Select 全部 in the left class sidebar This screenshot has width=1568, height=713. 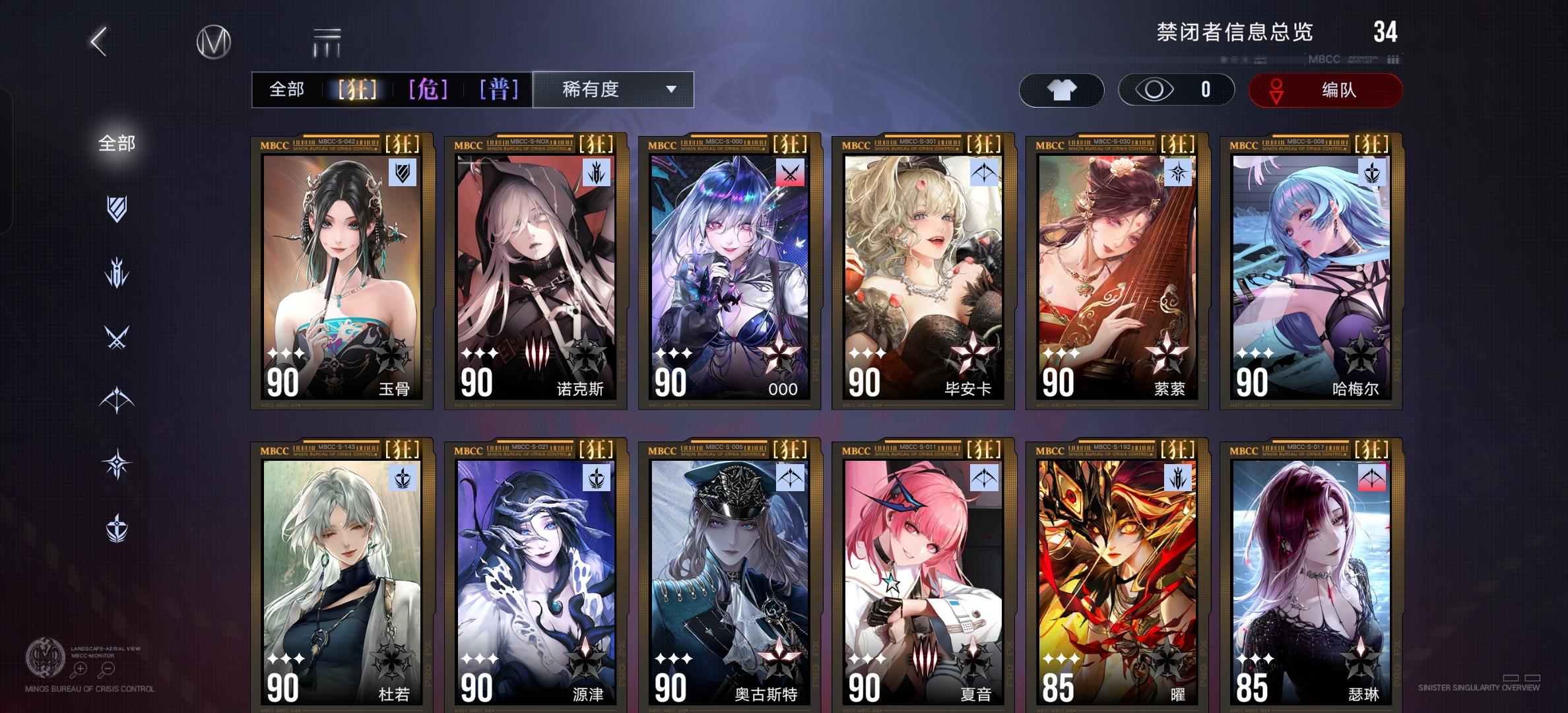pyautogui.click(x=117, y=143)
